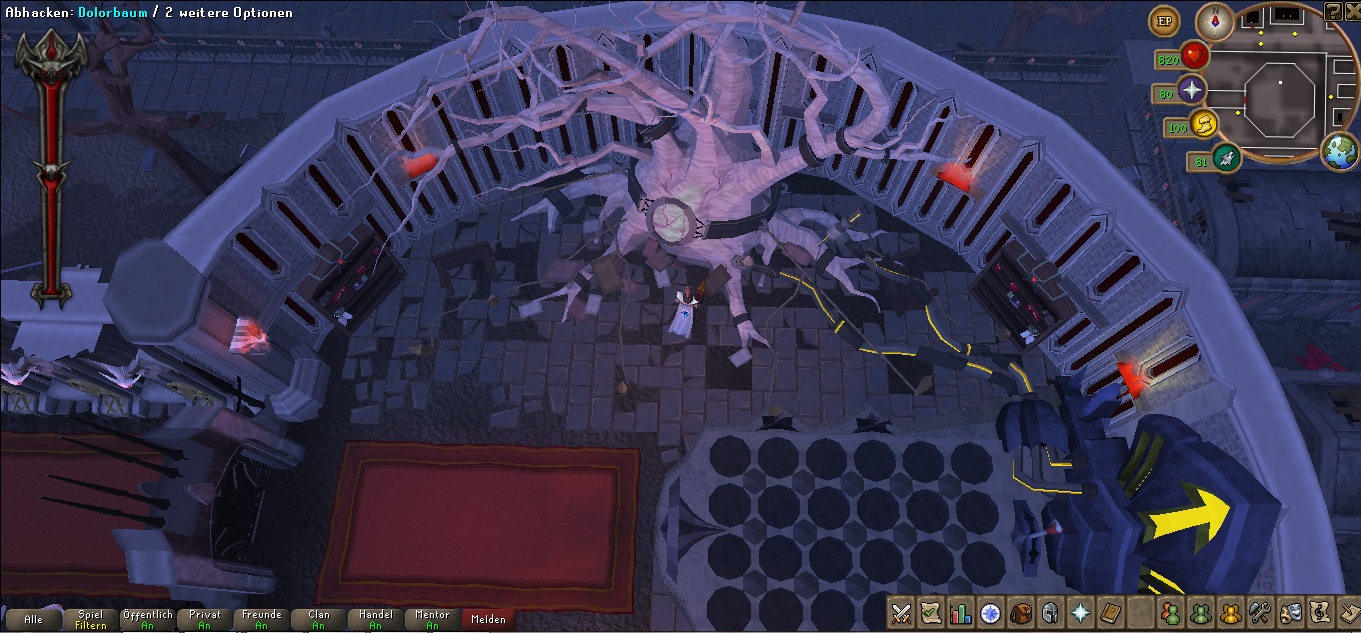Open the crossed swords combat styles tab

point(902,612)
